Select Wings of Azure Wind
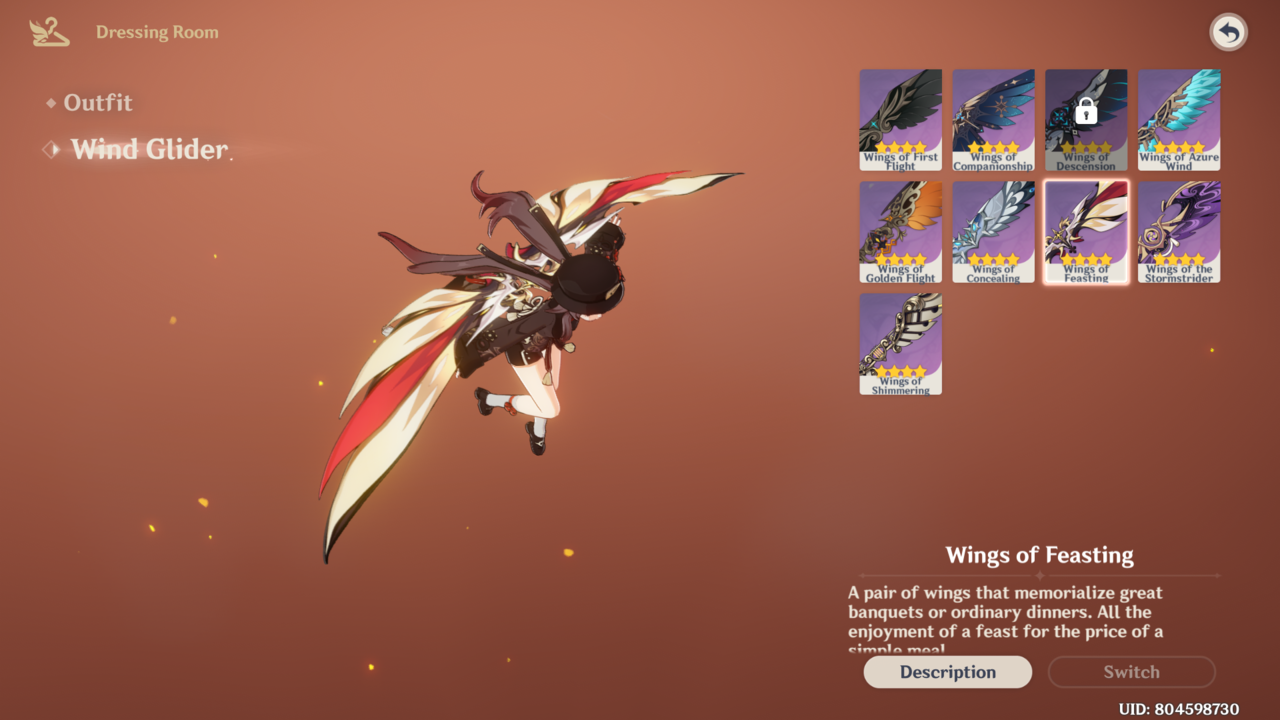The width and height of the screenshot is (1280, 720). 1179,119
